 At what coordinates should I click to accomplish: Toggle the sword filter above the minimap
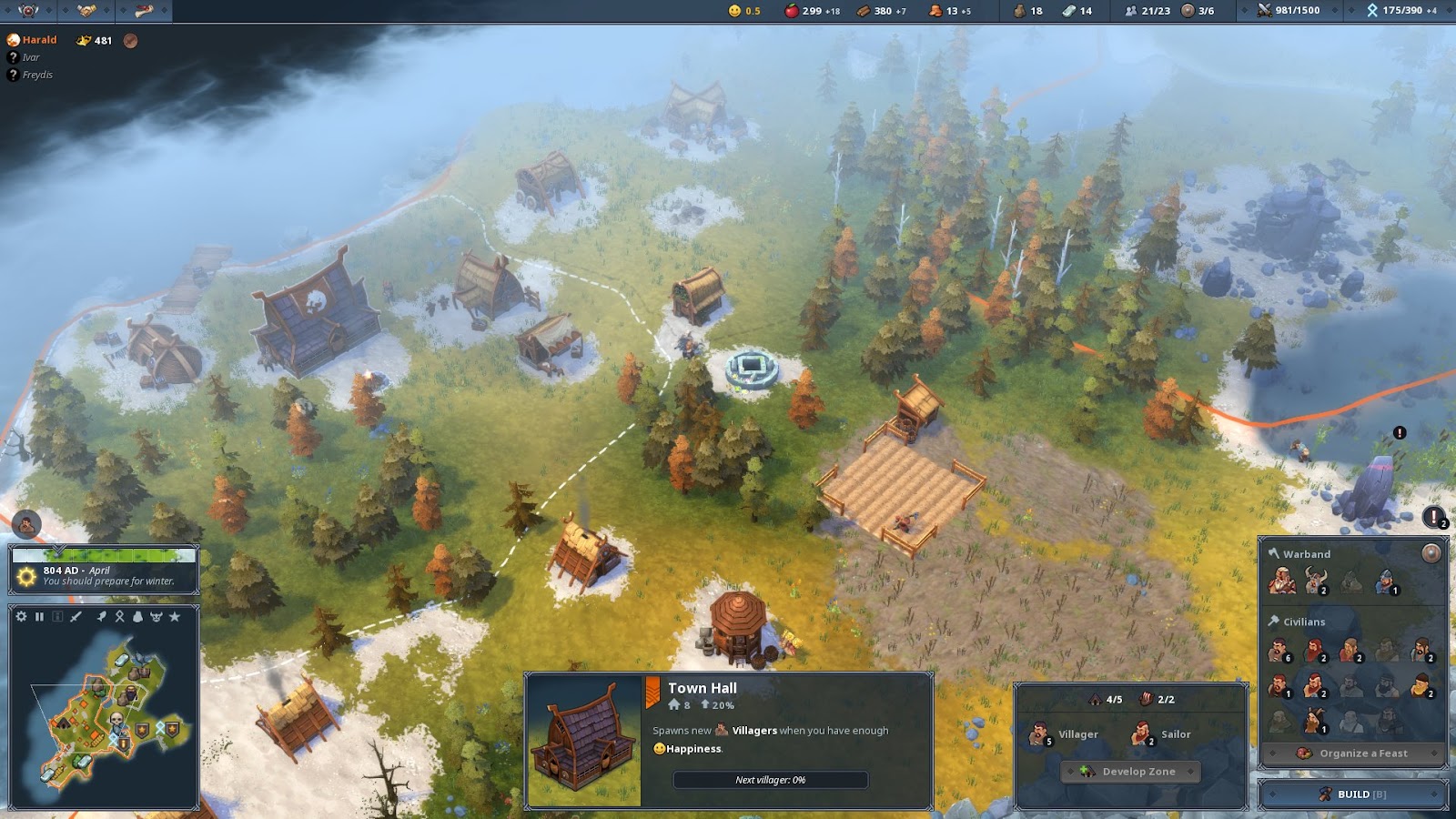76,616
